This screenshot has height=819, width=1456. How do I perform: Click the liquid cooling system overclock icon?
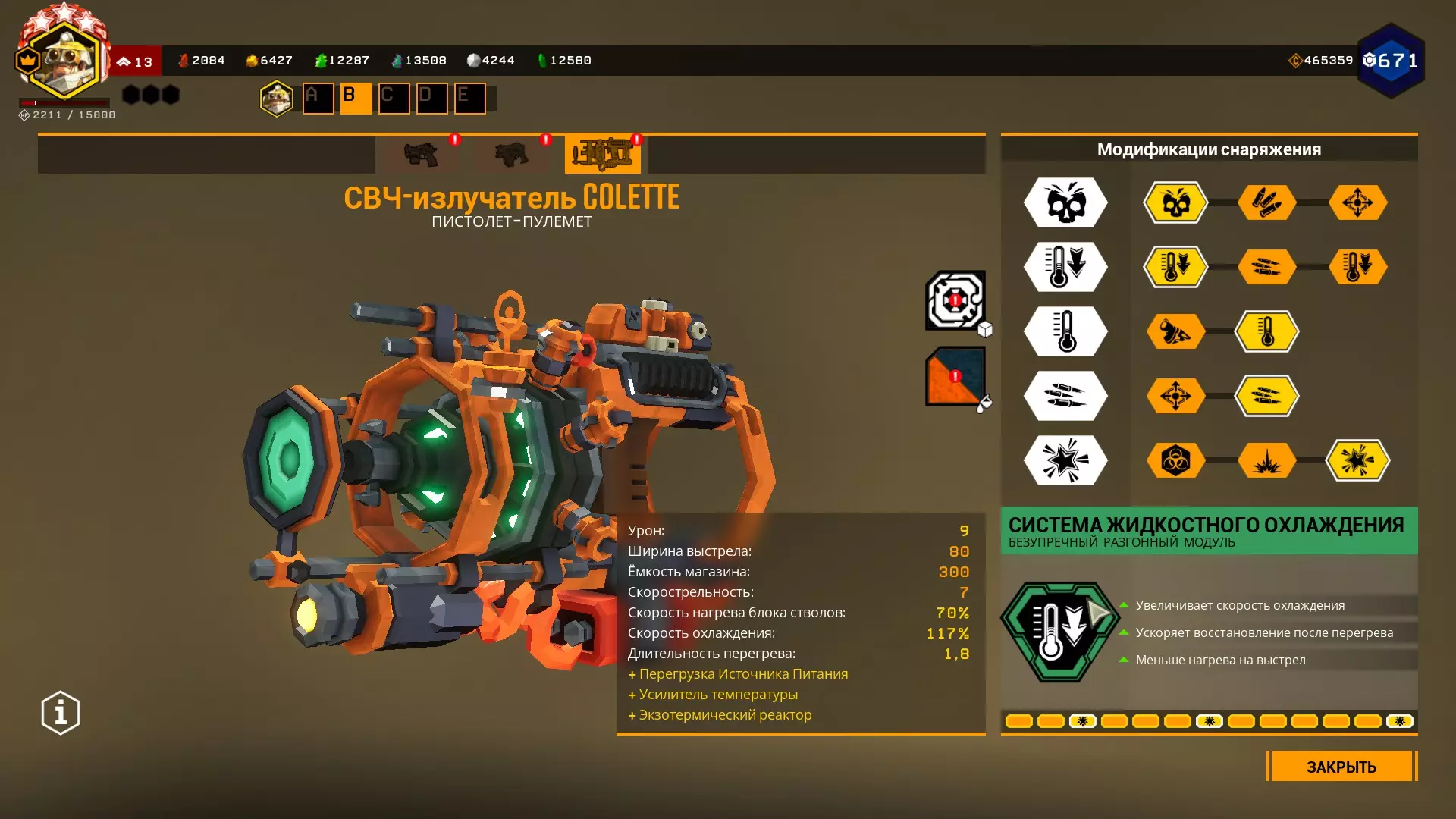pyautogui.click(x=1060, y=632)
